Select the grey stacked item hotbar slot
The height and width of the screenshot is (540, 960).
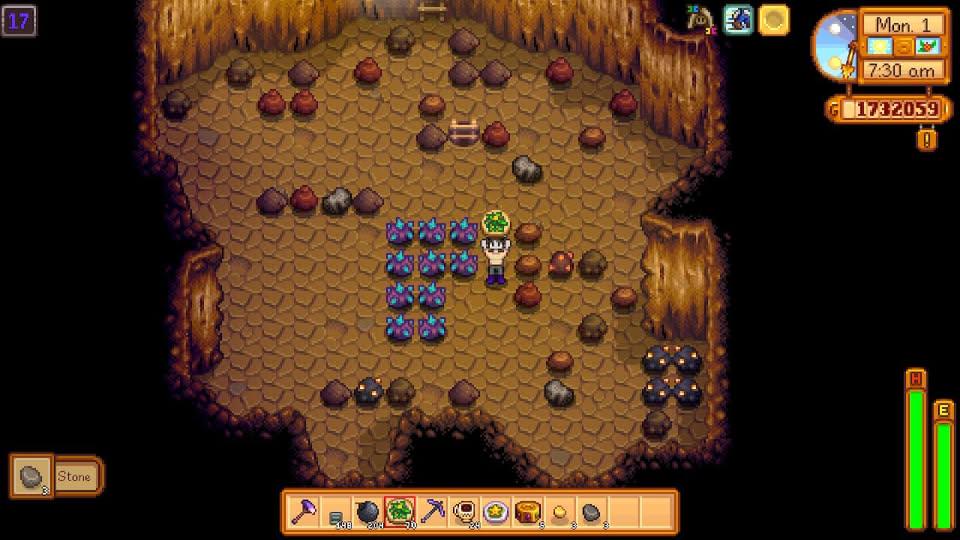[336, 512]
